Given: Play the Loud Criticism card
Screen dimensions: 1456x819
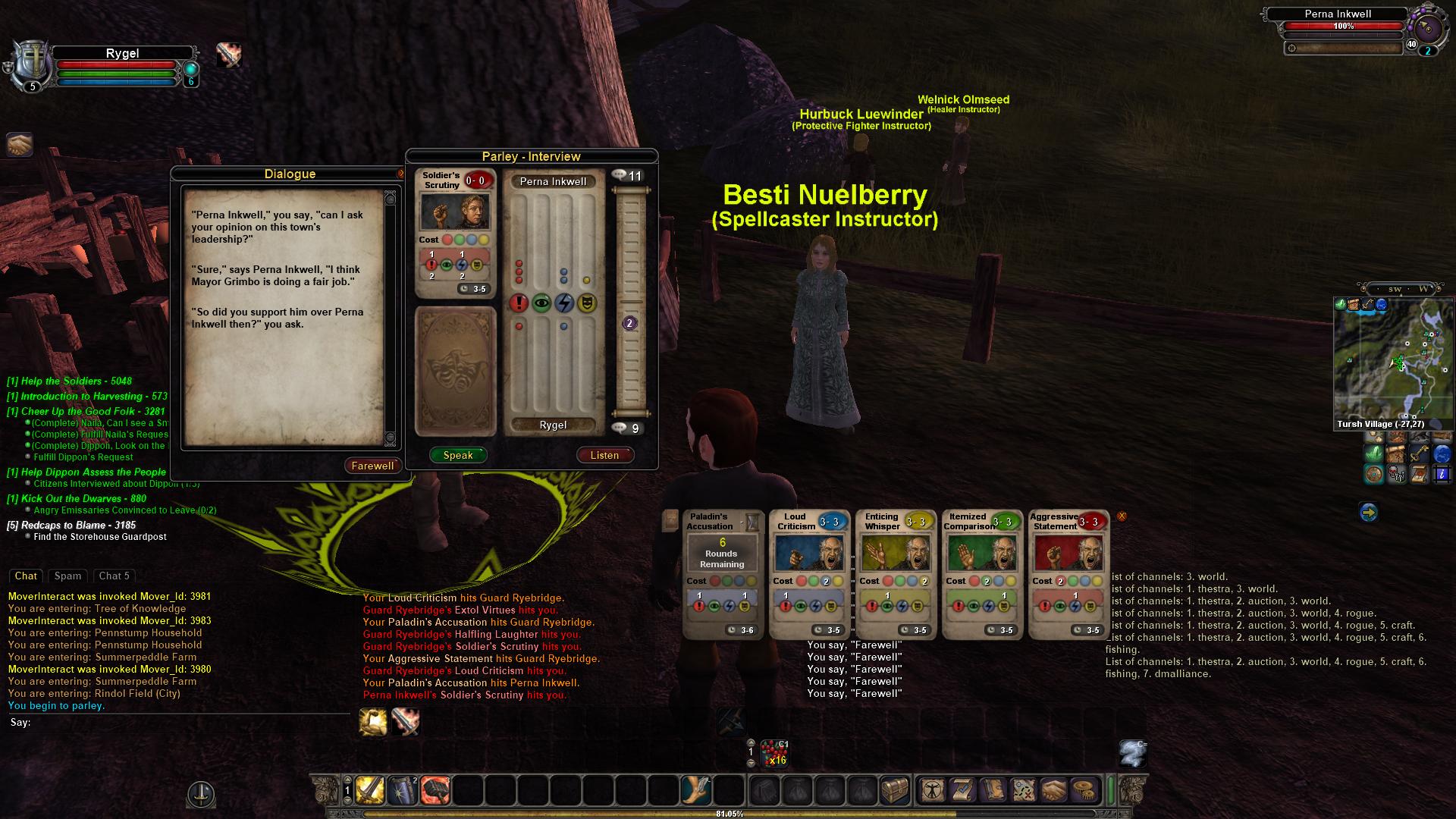Looking at the screenshot, I should 808,575.
